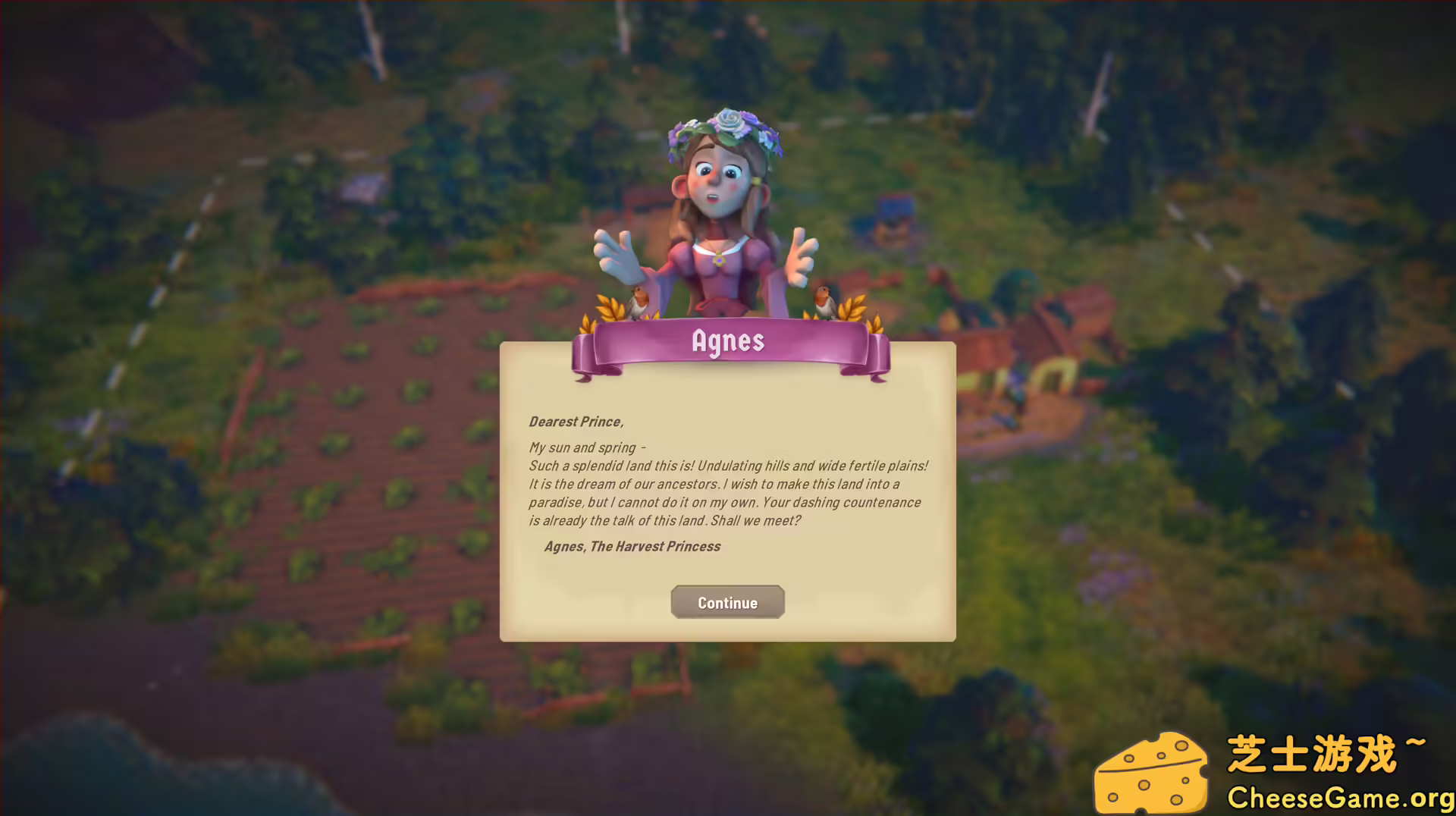The width and height of the screenshot is (1456, 816).
Task: Tap the pendant on Agnes's necklace
Action: 719,262
